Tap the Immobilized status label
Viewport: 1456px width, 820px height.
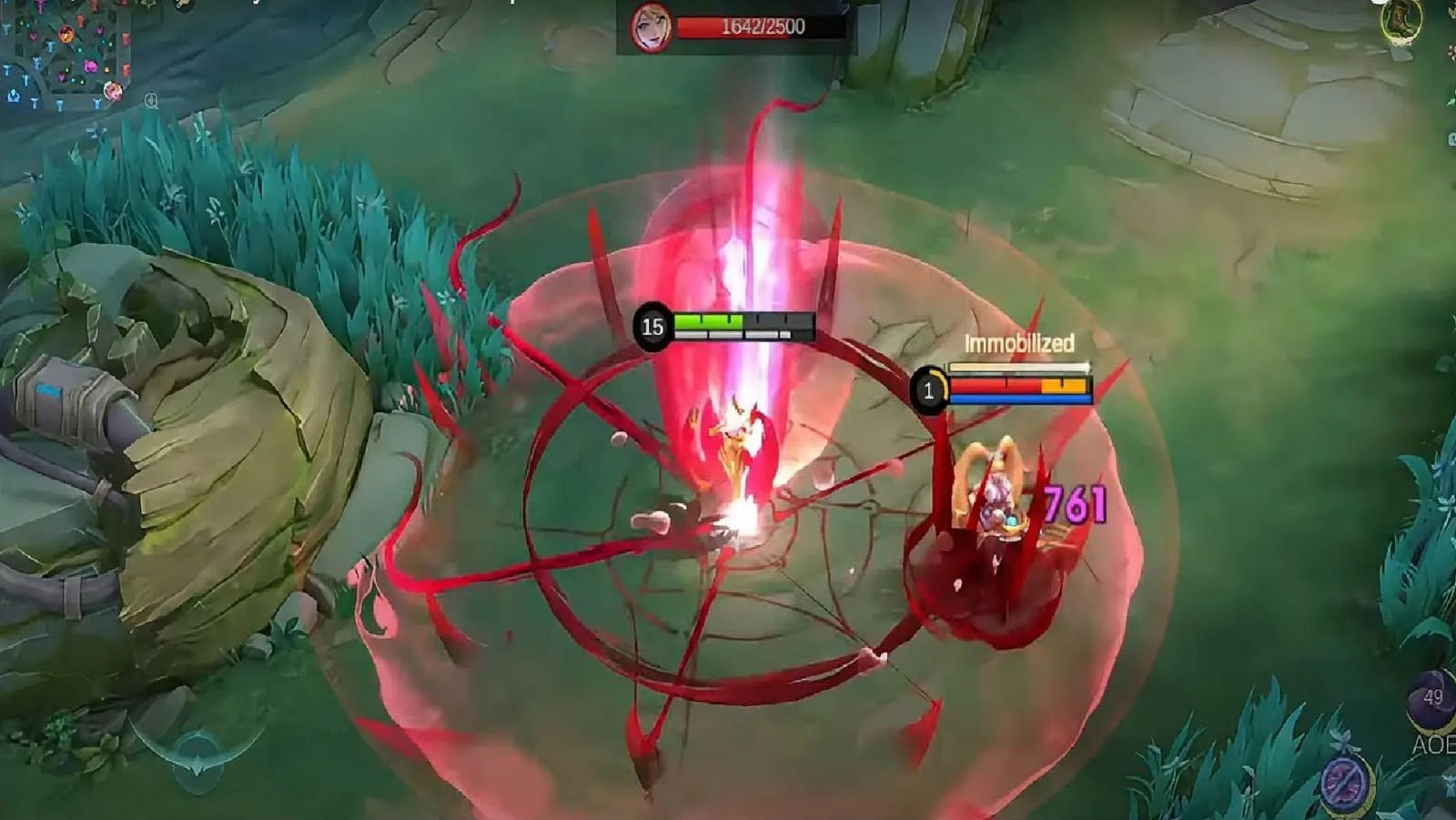pyautogui.click(x=1019, y=343)
